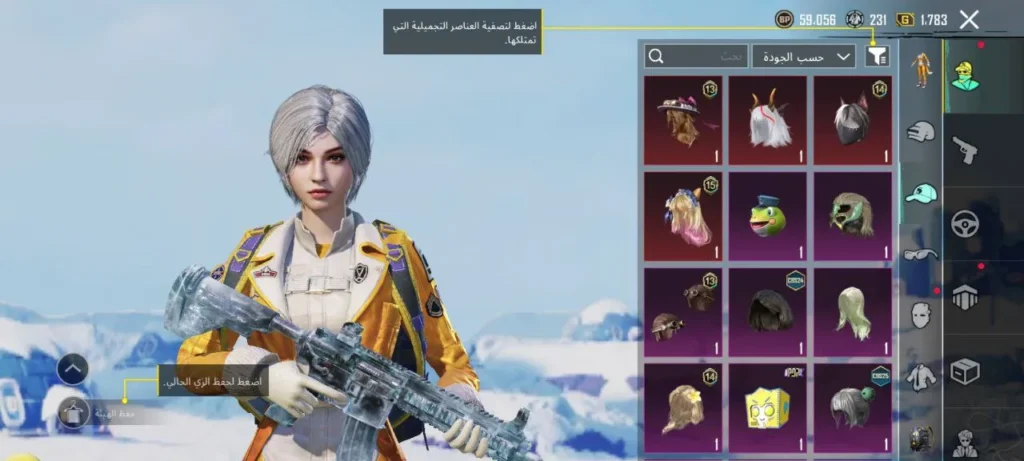Choose the pale green long hair item
This screenshot has height=461, width=1024.
point(852,311)
